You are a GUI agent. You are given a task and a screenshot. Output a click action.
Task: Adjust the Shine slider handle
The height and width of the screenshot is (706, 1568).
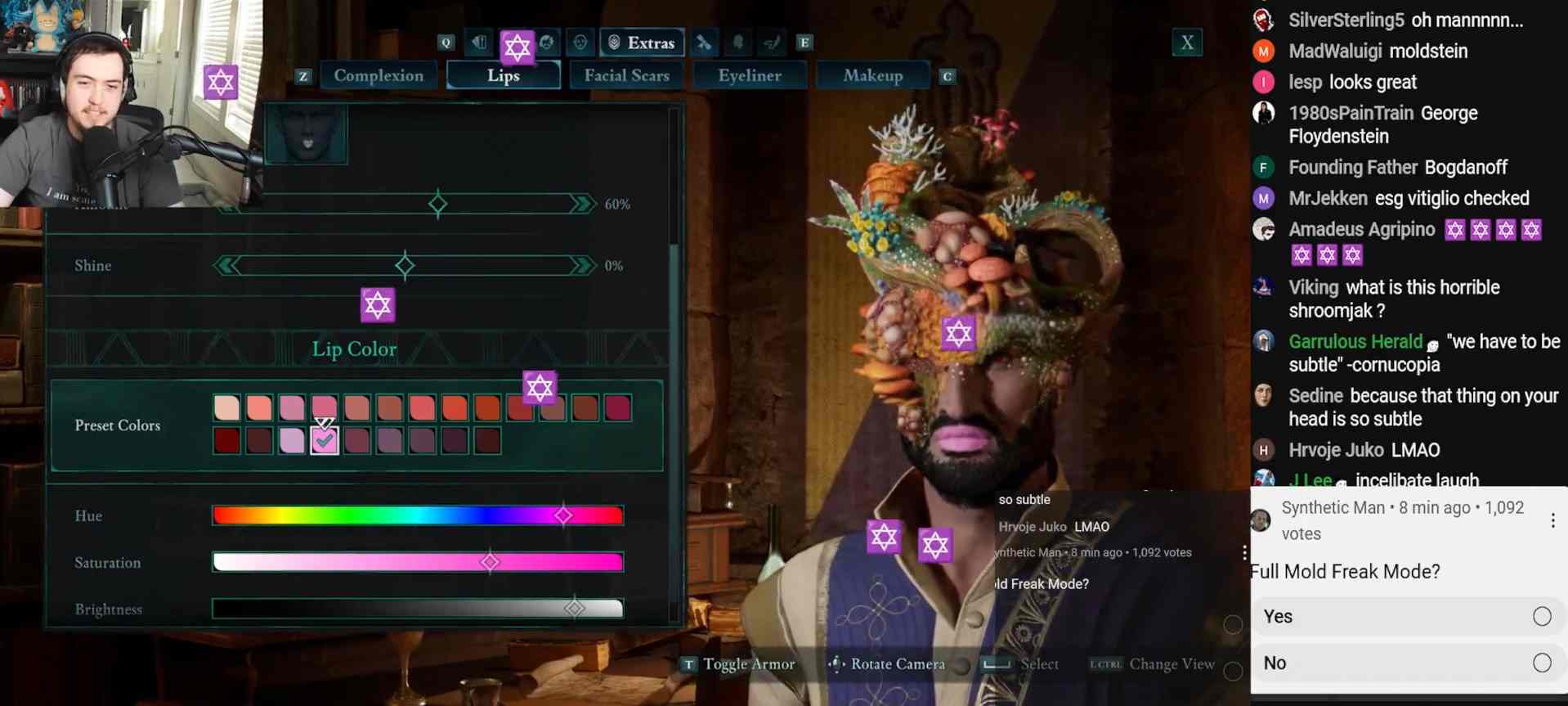pyautogui.click(x=405, y=265)
